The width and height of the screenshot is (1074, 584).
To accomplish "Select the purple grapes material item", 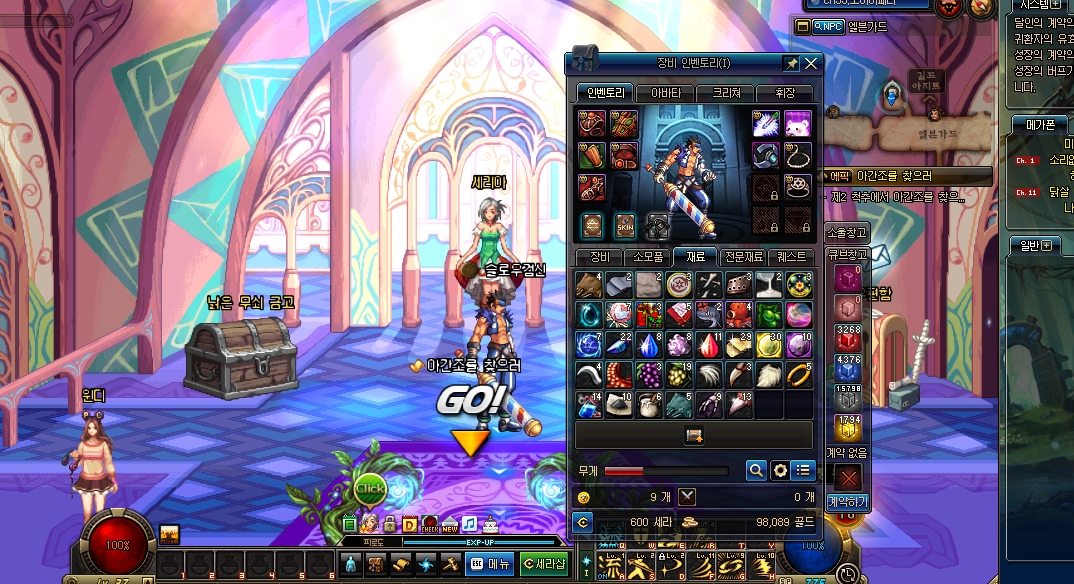I will [648, 375].
